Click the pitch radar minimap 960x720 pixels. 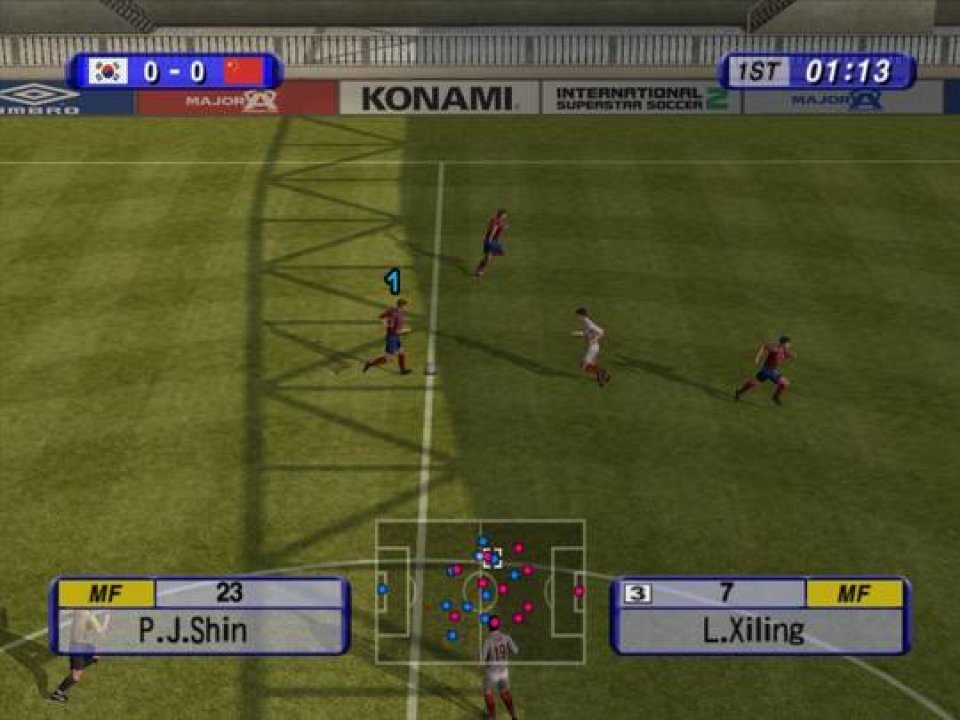point(480,591)
